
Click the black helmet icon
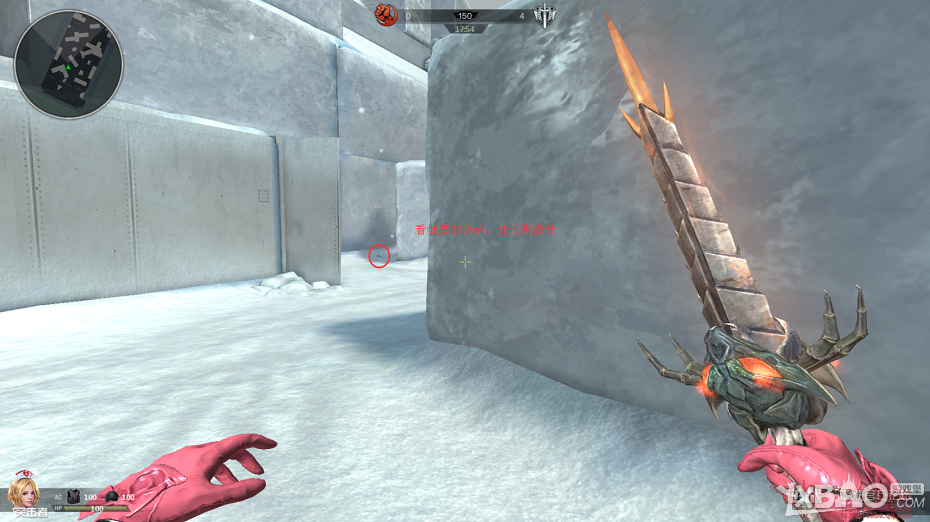(x=111, y=497)
